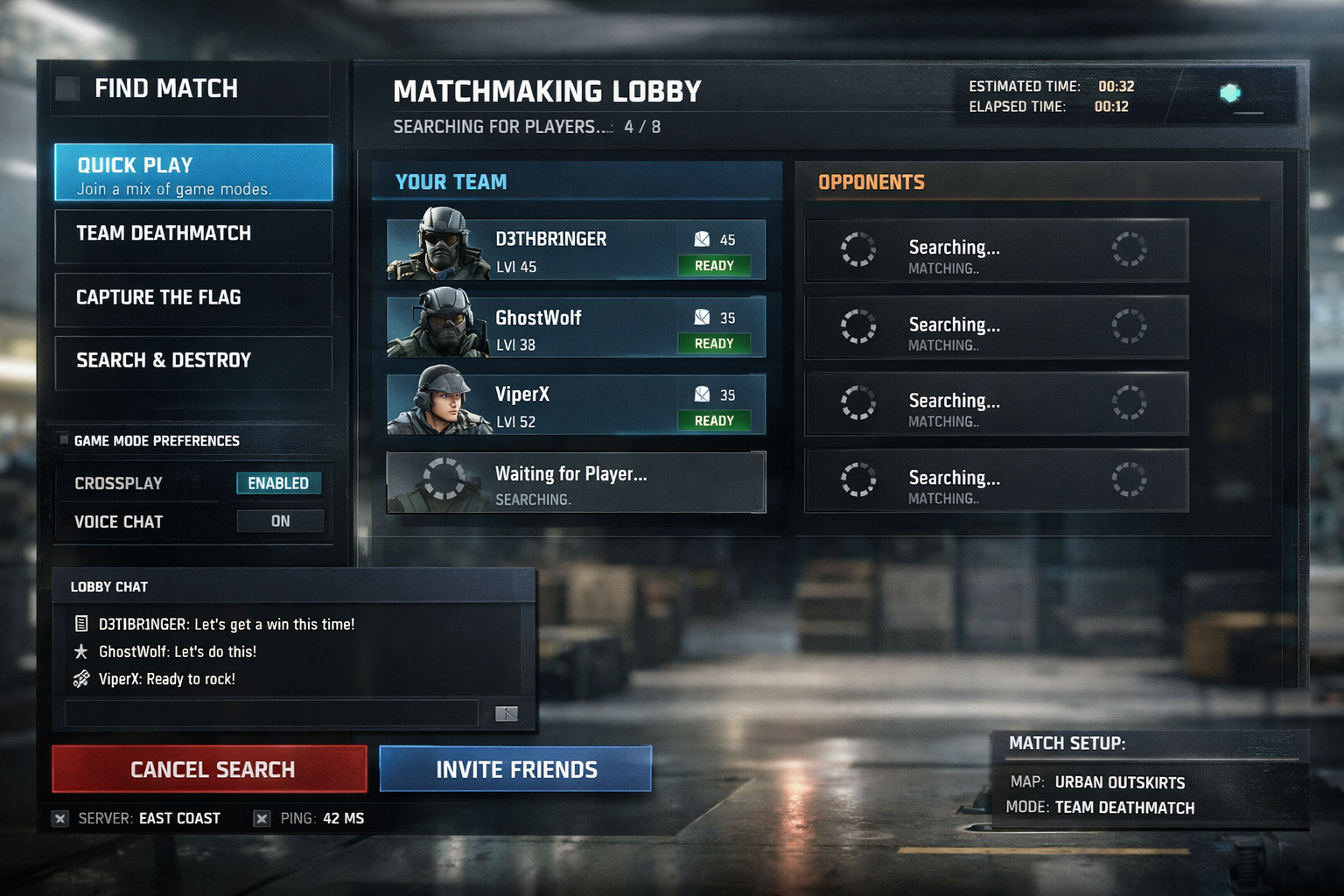
Task: Select player D3THBR1NGER in your team
Action: tap(576, 250)
